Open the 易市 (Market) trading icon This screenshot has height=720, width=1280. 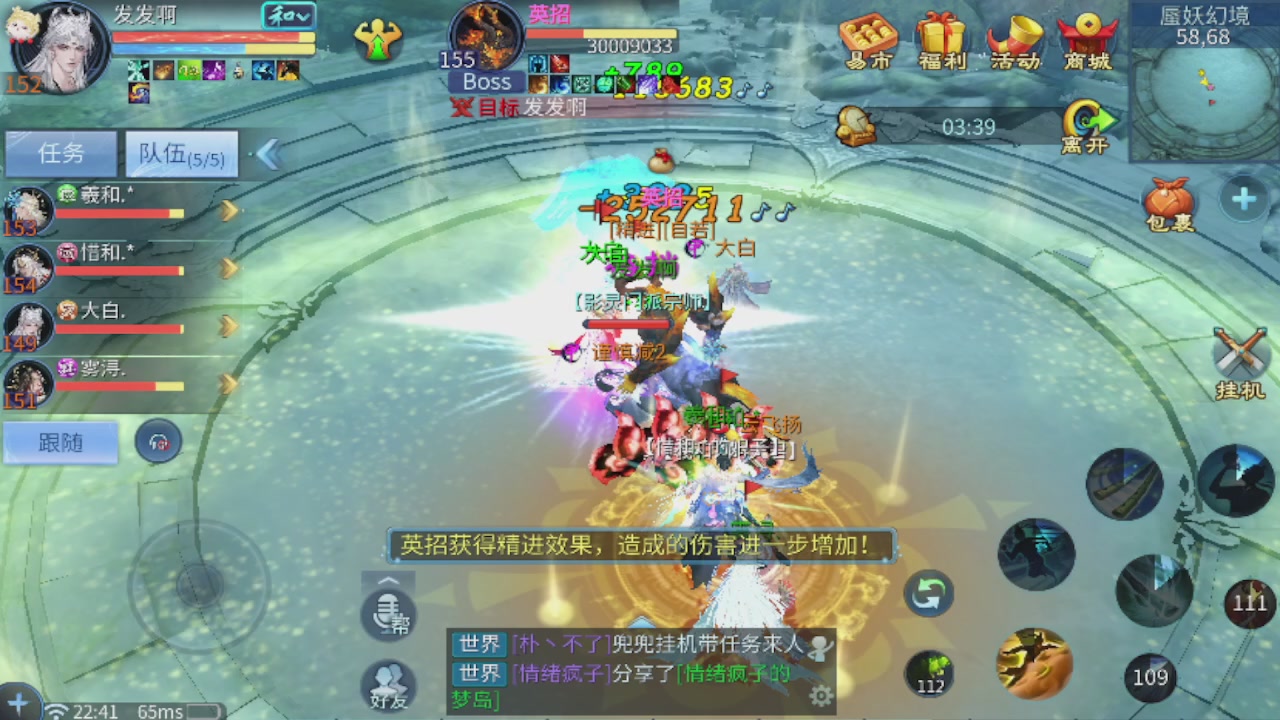point(866,40)
